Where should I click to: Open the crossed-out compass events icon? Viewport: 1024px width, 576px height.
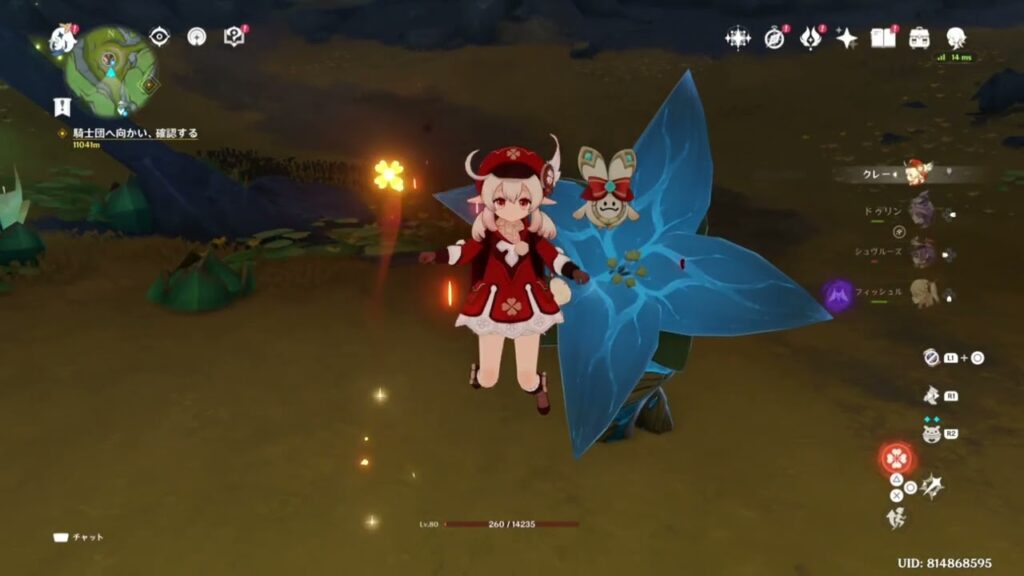click(775, 38)
